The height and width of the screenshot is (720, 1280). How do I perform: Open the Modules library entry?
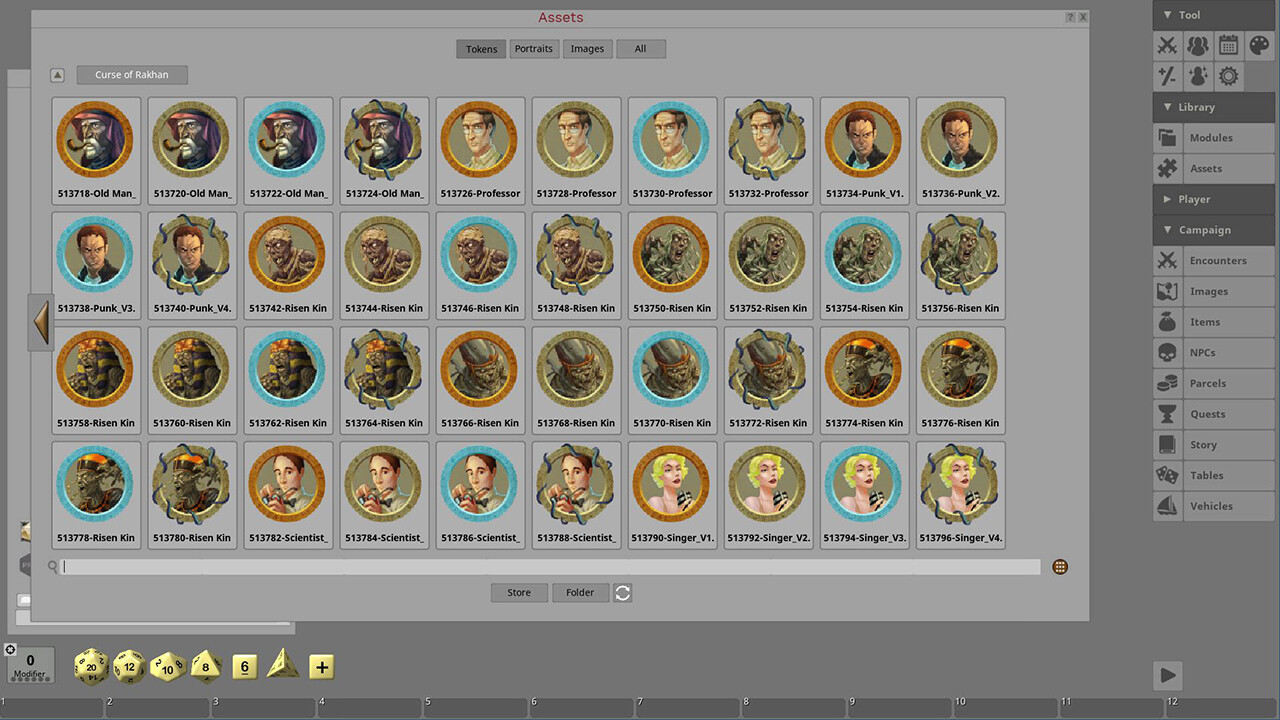tap(1213, 137)
